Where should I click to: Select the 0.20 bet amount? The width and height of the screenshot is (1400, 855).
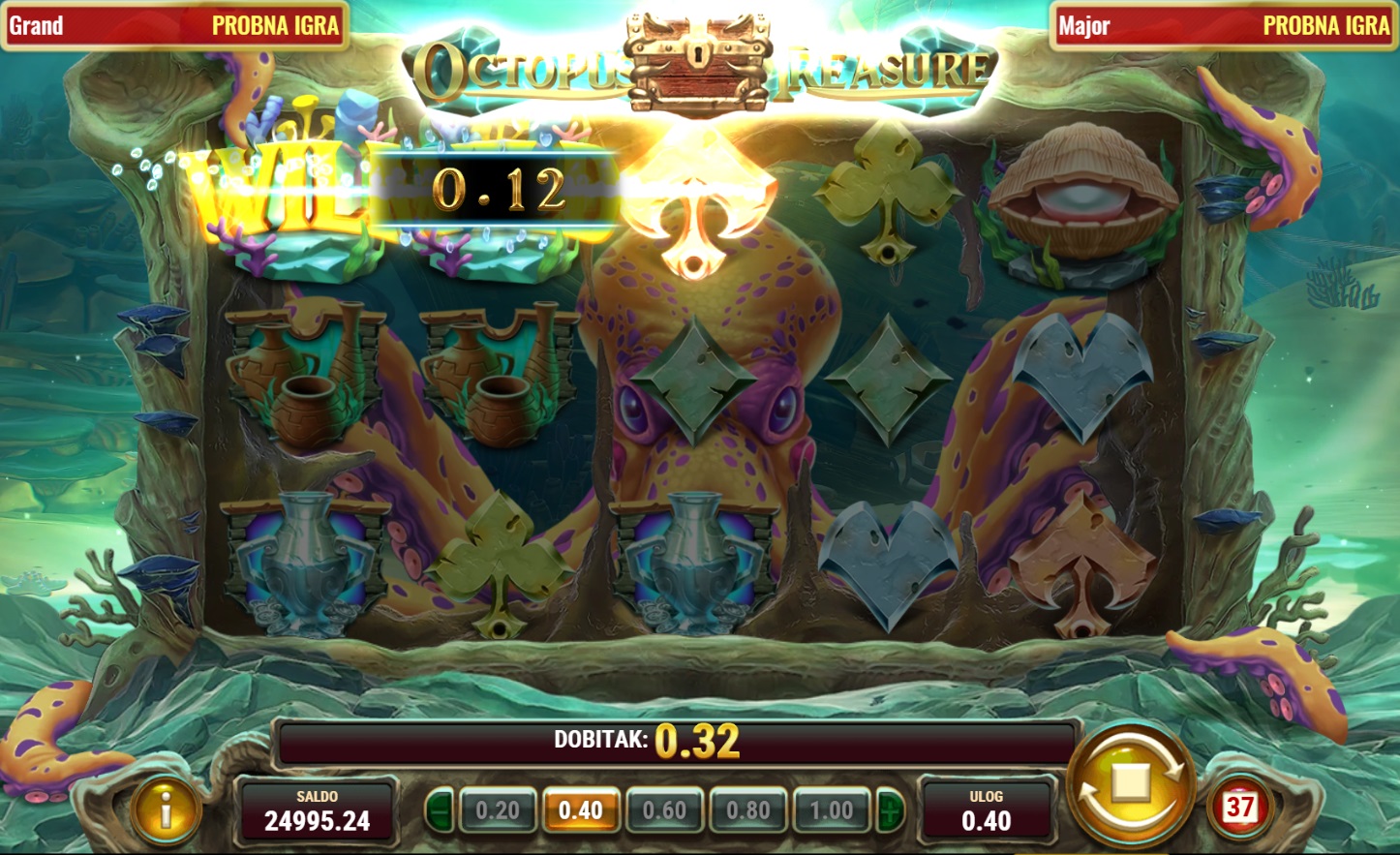click(x=498, y=810)
